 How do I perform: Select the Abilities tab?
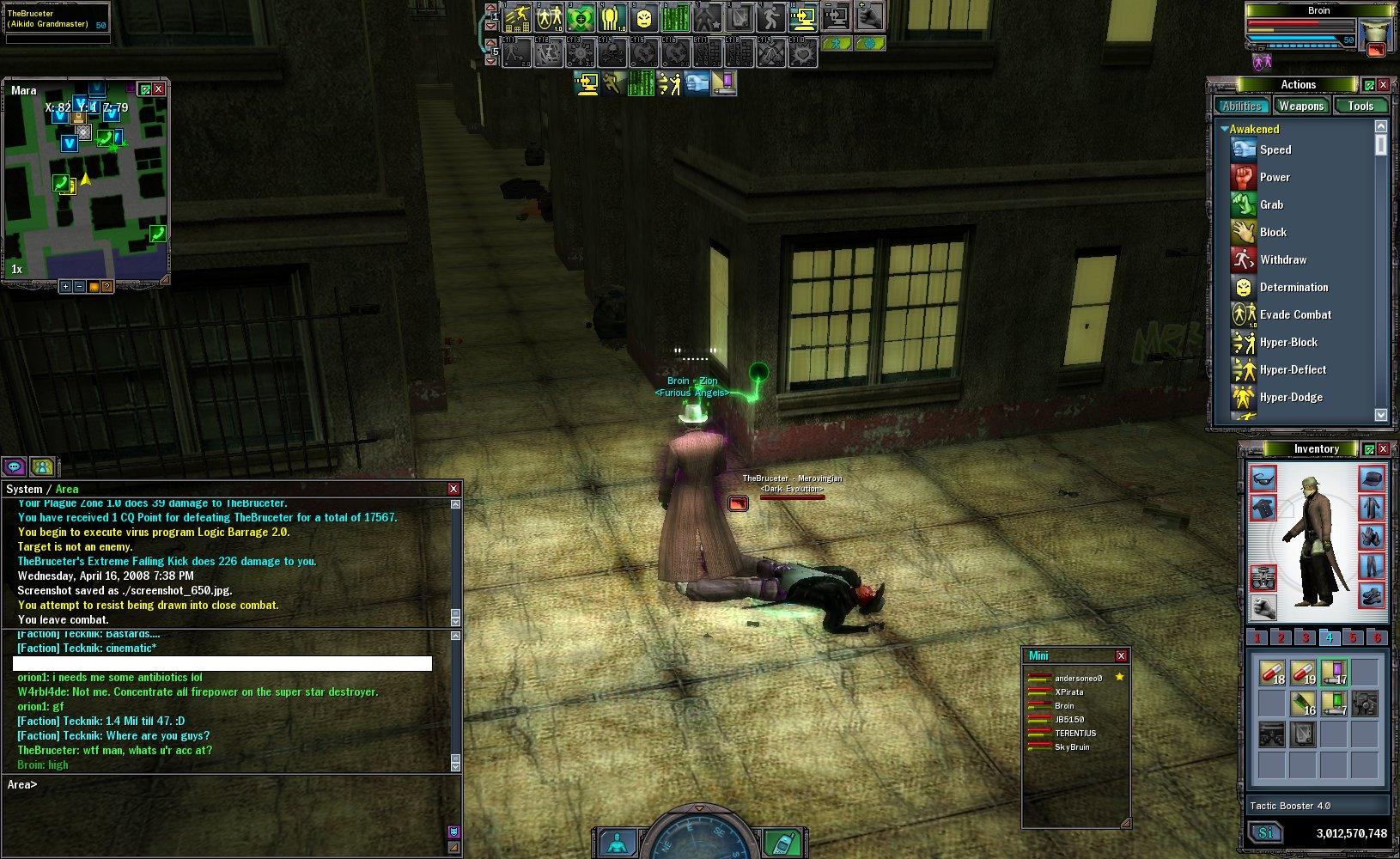1242,106
